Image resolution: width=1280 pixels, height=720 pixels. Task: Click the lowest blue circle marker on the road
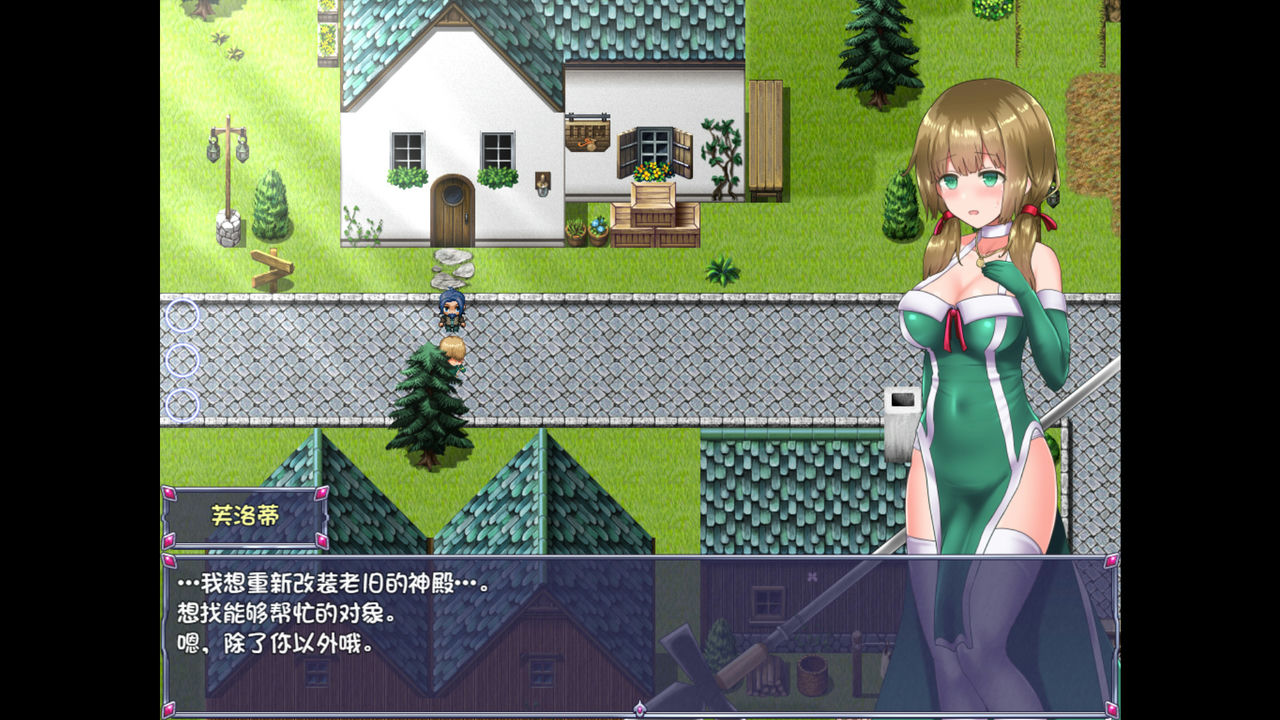(x=182, y=405)
